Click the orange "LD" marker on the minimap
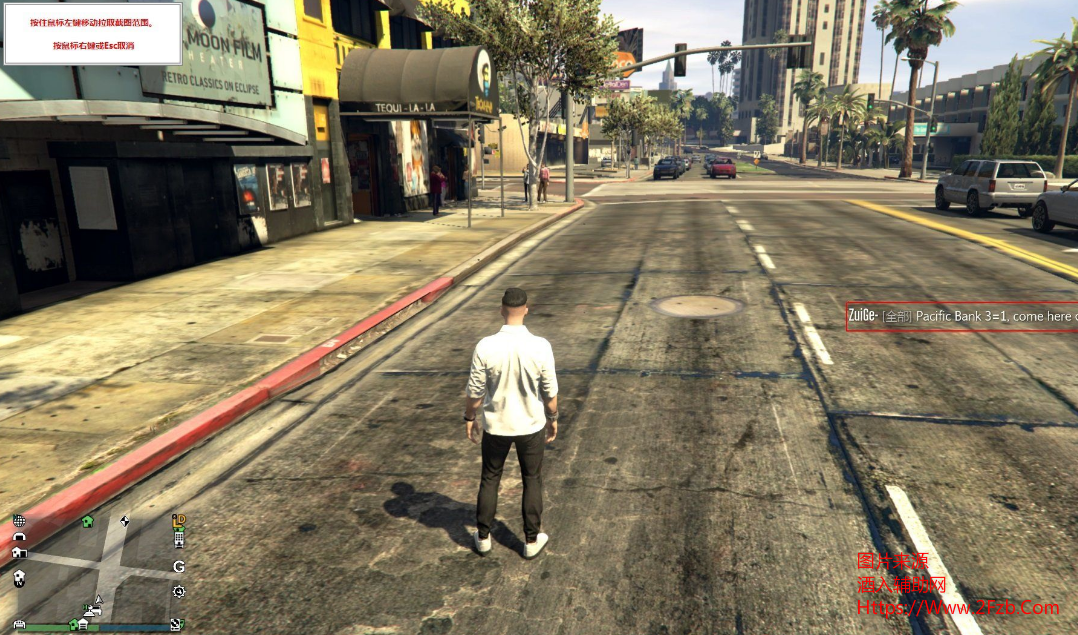Image resolution: width=1078 pixels, height=635 pixels. tap(179, 521)
